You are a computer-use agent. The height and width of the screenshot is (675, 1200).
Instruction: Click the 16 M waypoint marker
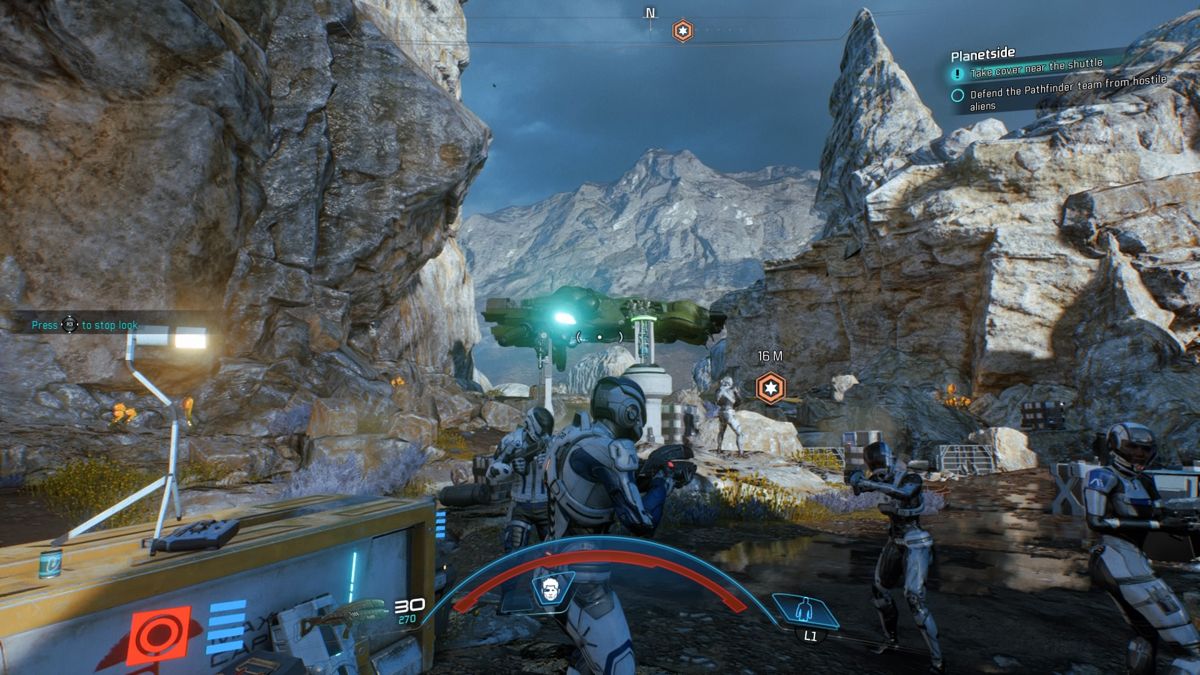coord(770,387)
